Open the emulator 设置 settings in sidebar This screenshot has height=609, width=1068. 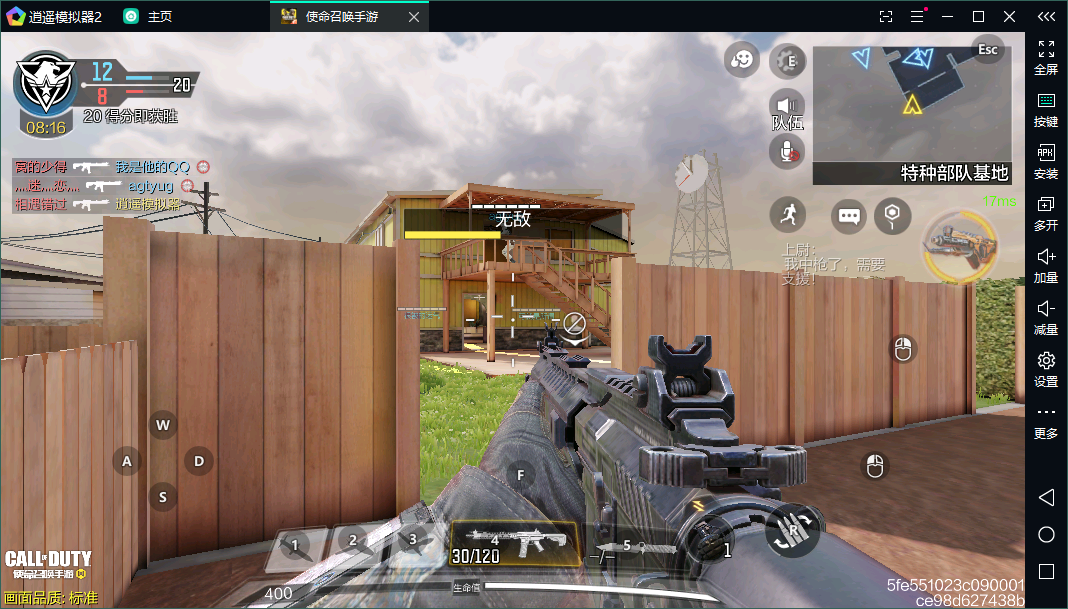(1046, 368)
